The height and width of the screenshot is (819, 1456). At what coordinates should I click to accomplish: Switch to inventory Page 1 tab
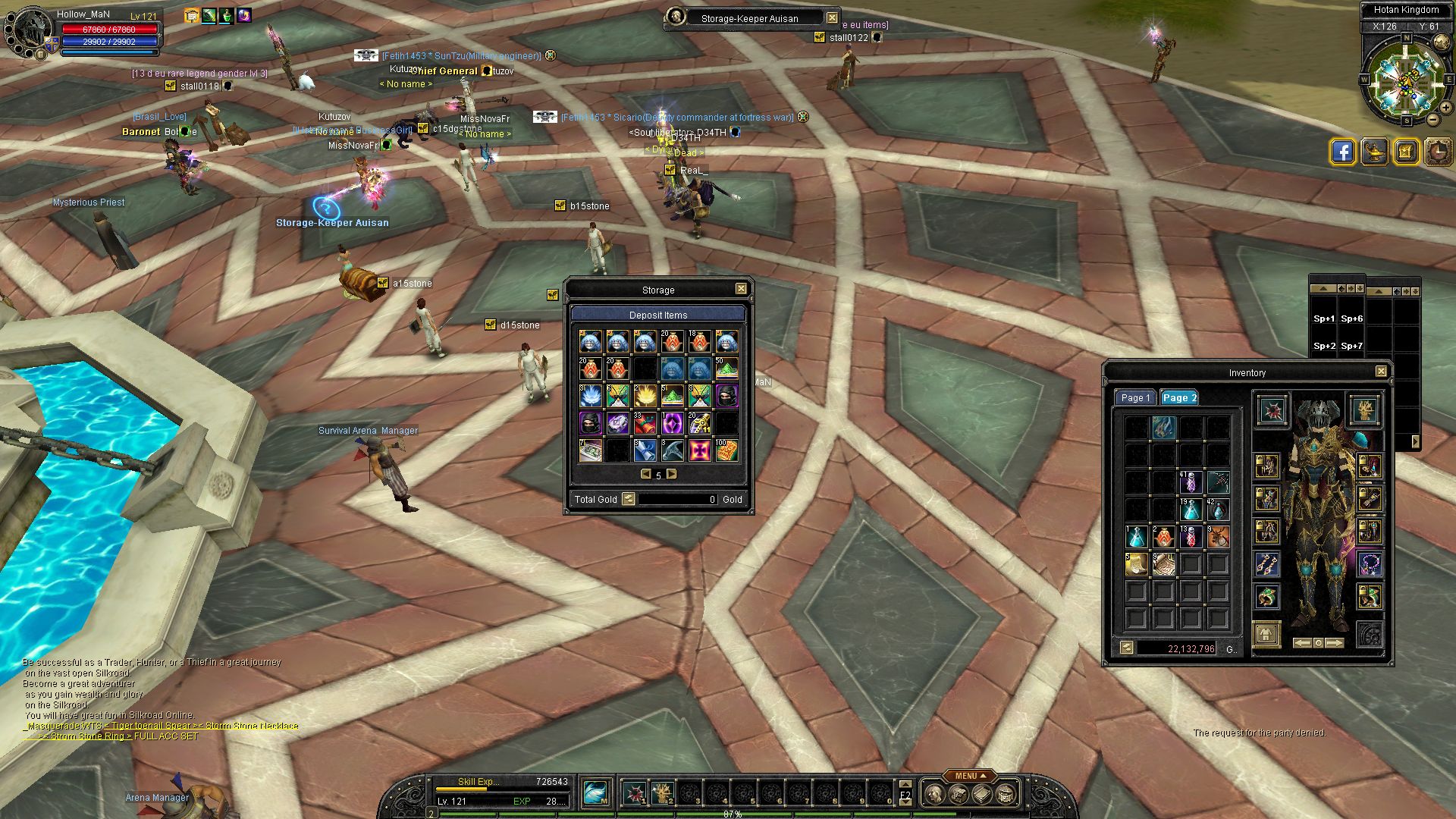[1135, 398]
